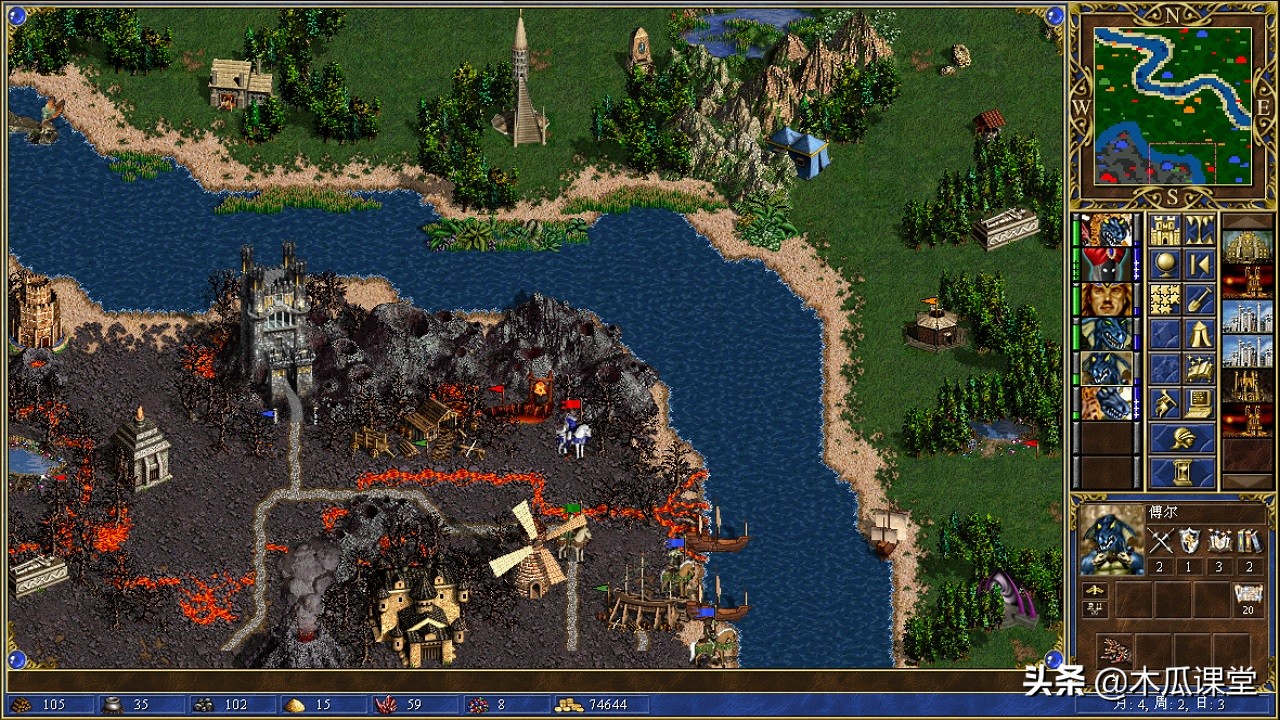End the turn with the hourglass button

pyautogui.click(x=1181, y=471)
